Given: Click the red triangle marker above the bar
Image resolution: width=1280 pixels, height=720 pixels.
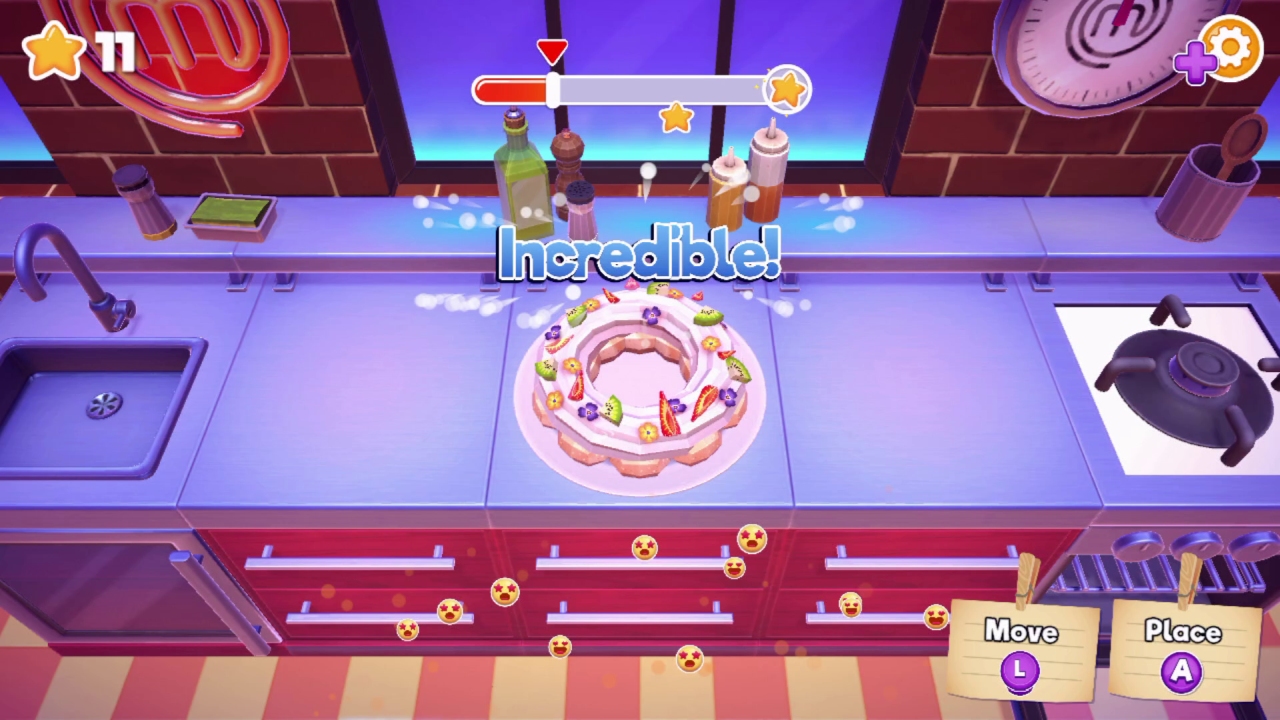Looking at the screenshot, I should pos(551,48).
